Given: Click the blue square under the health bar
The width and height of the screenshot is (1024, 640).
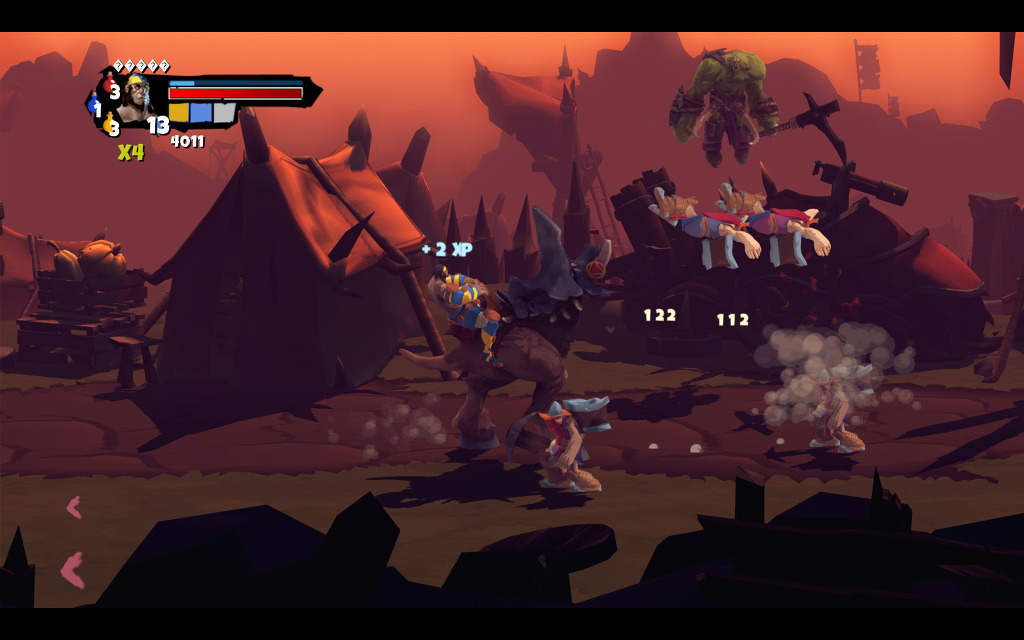Looking at the screenshot, I should pyautogui.click(x=201, y=112).
